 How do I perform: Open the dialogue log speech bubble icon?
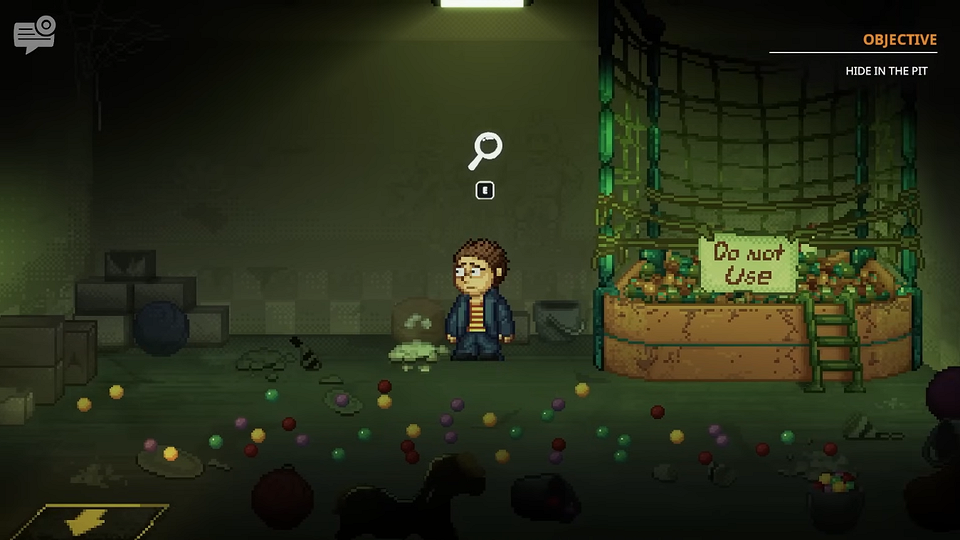[34, 34]
